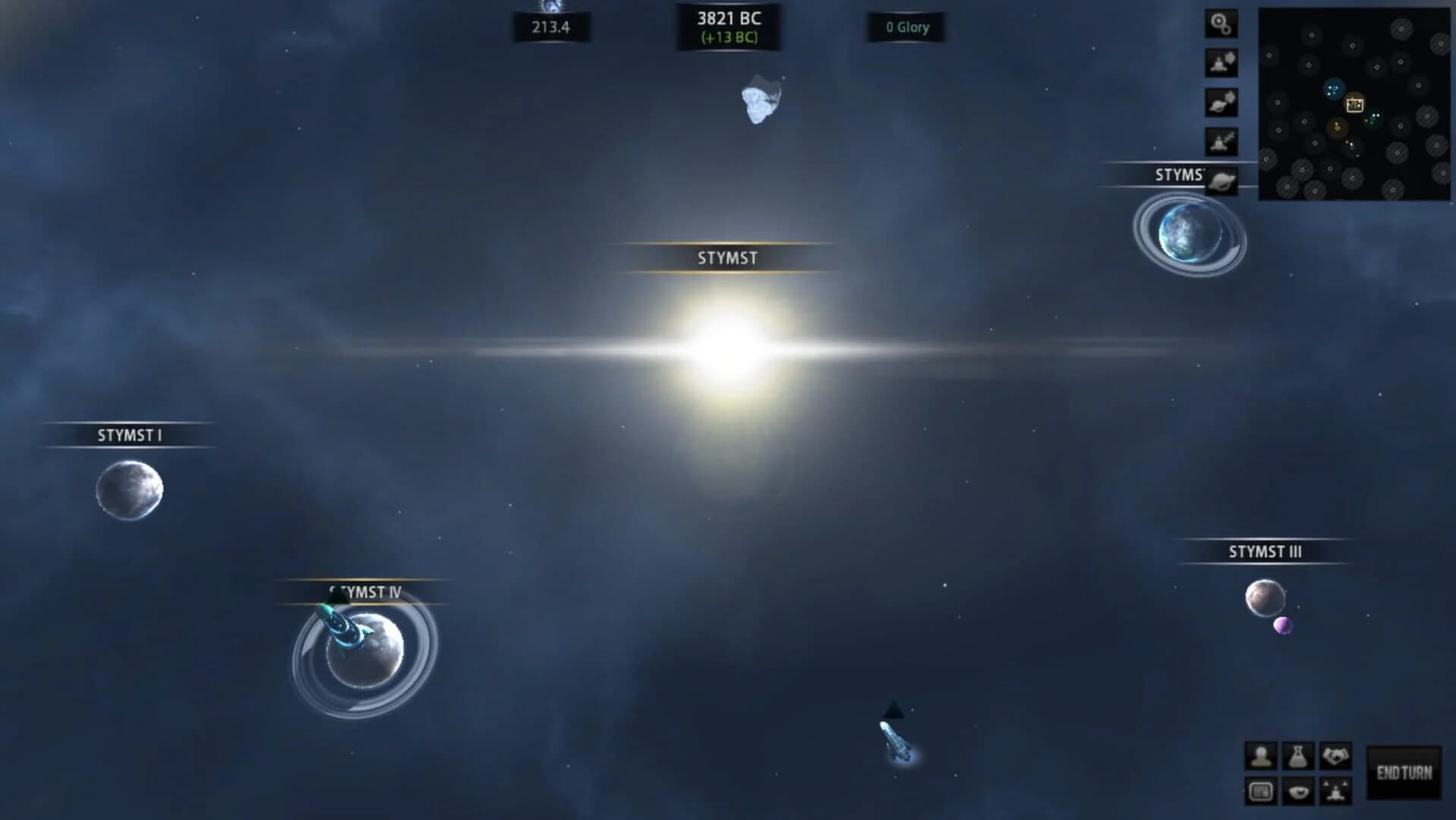The image size is (1456, 820).
Task: Click the planet-with-gear sidebar icon
Action: 1221,102
